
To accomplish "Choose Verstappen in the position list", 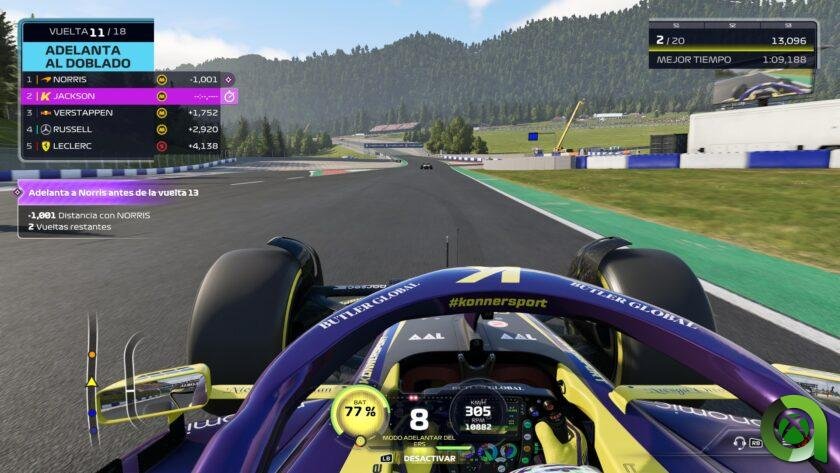I will [x=120, y=113].
